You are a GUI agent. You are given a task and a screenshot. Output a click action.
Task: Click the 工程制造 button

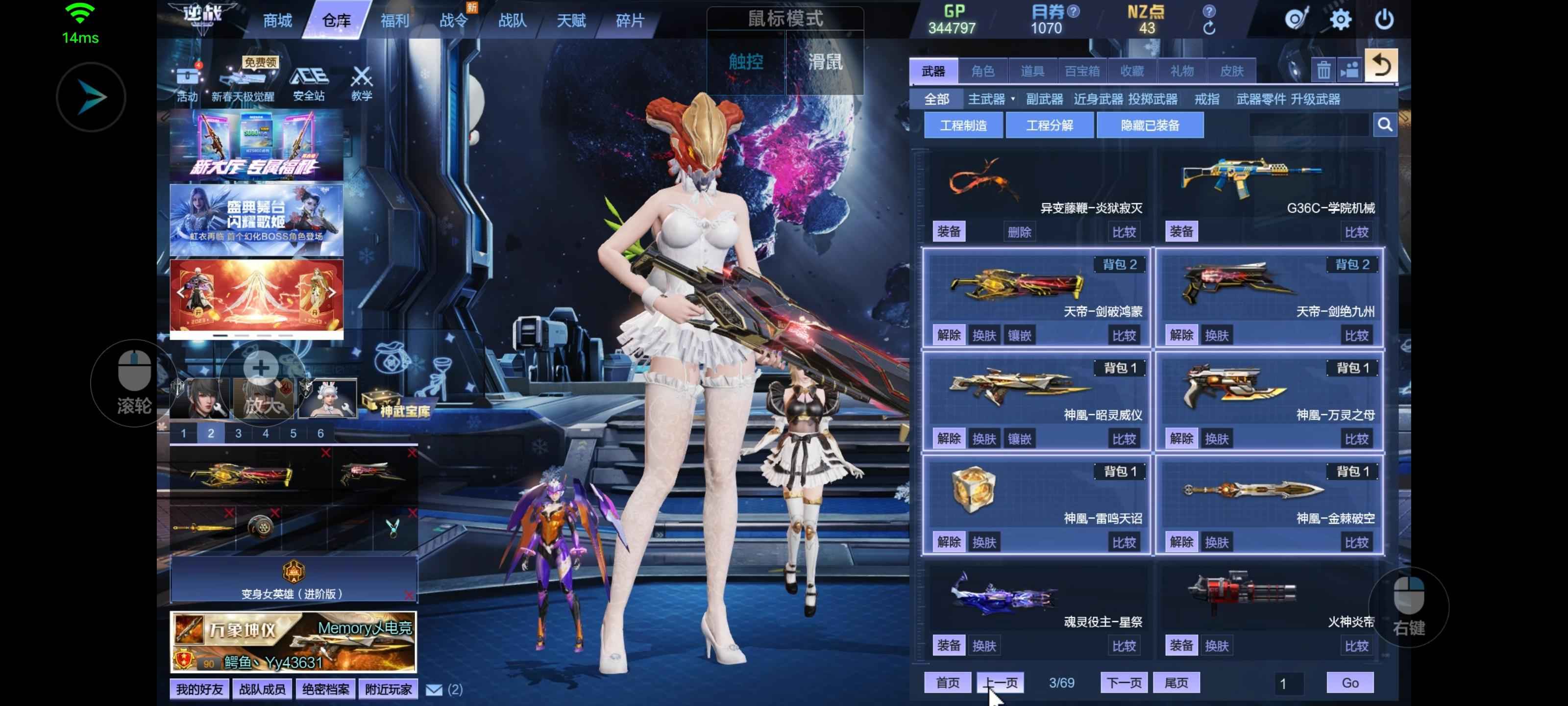[x=963, y=126]
